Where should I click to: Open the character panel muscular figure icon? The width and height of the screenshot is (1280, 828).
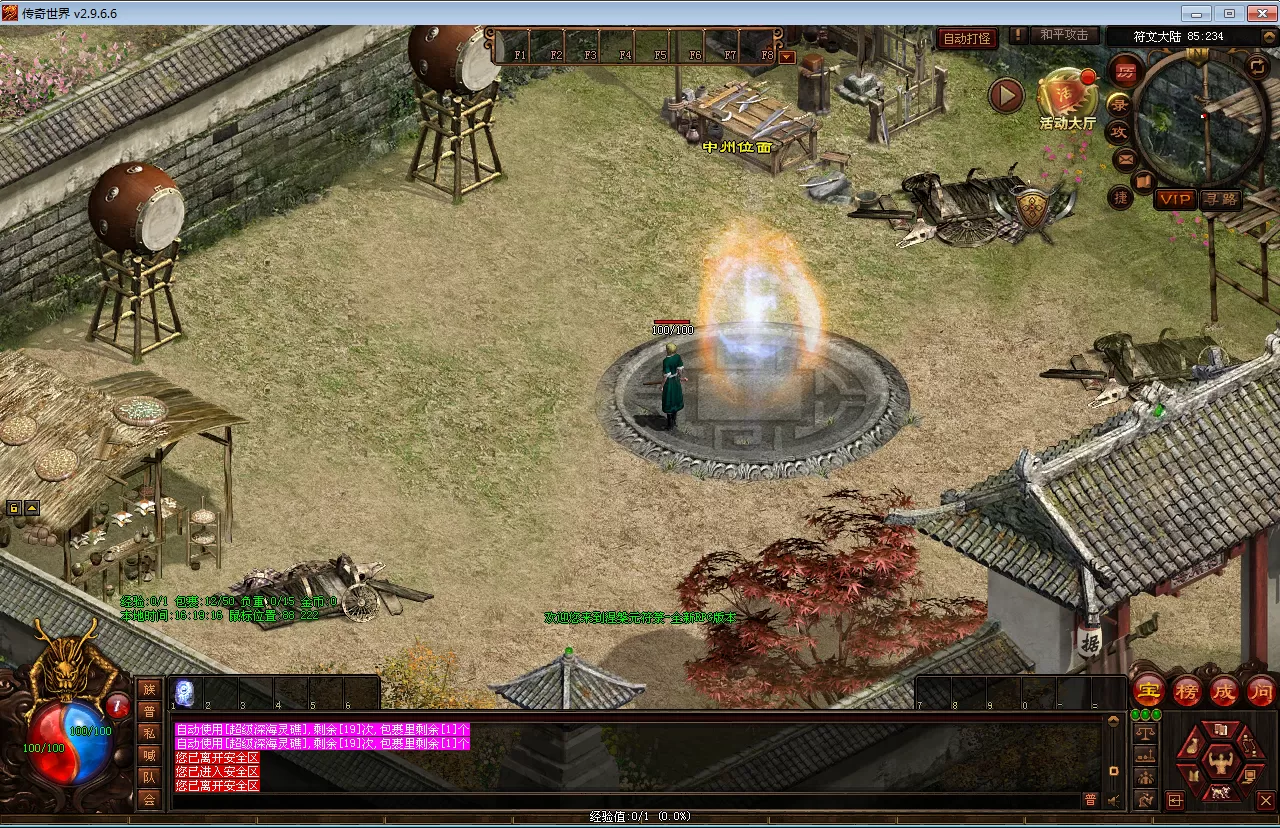(1219, 762)
